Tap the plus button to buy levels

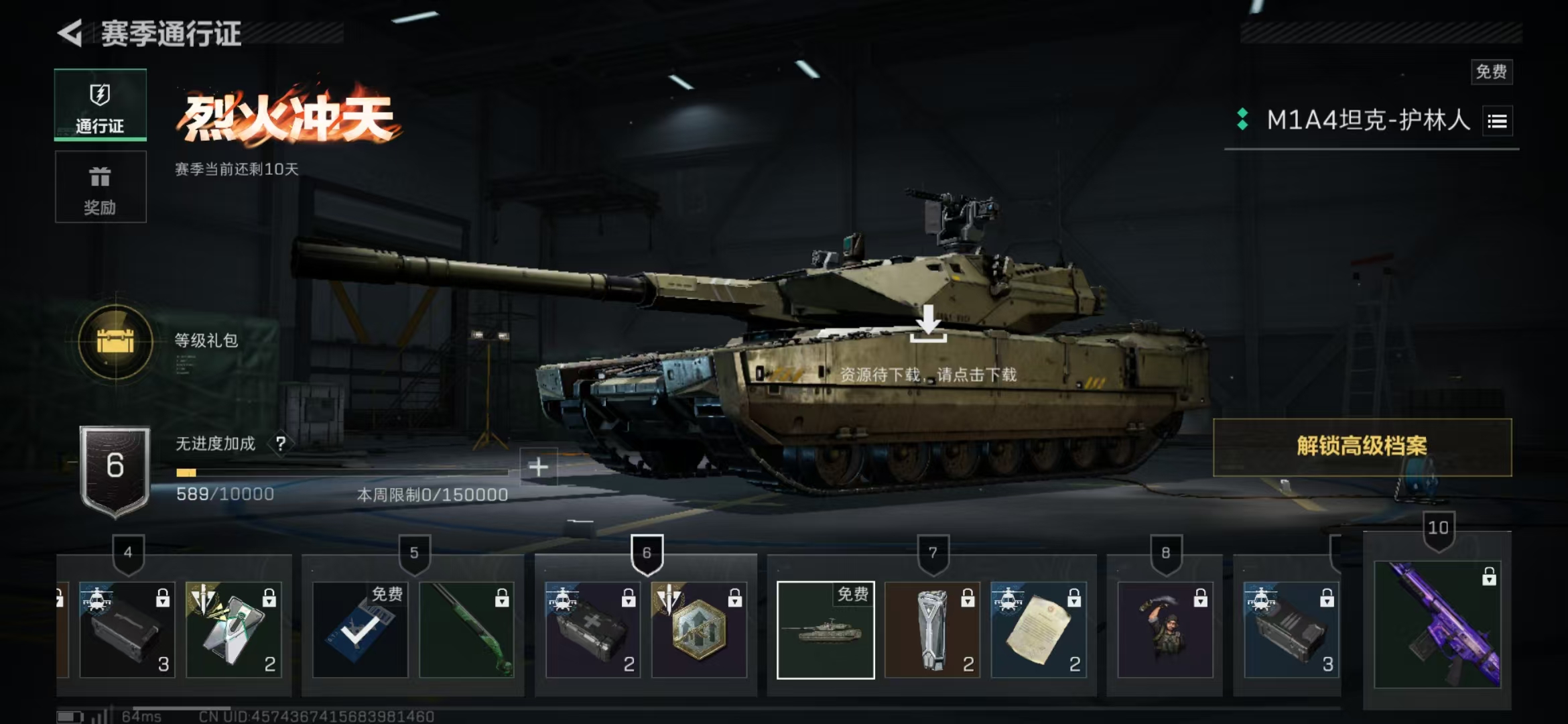click(x=538, y=467)
